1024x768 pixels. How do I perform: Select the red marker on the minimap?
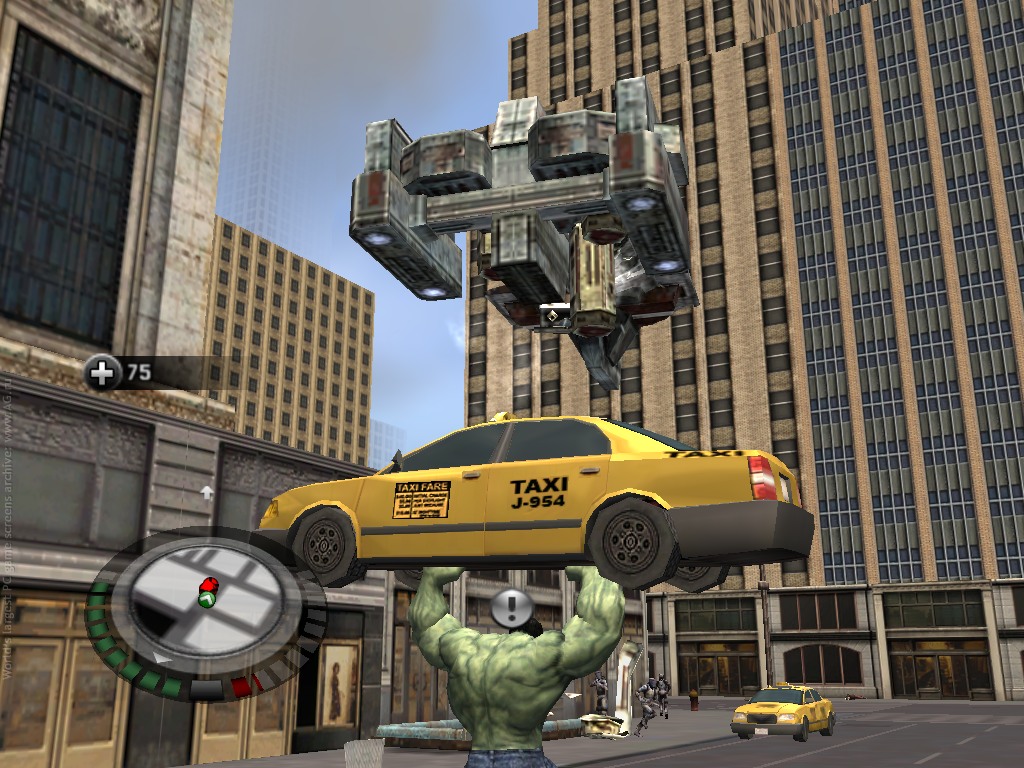click(x=210, y=584)
